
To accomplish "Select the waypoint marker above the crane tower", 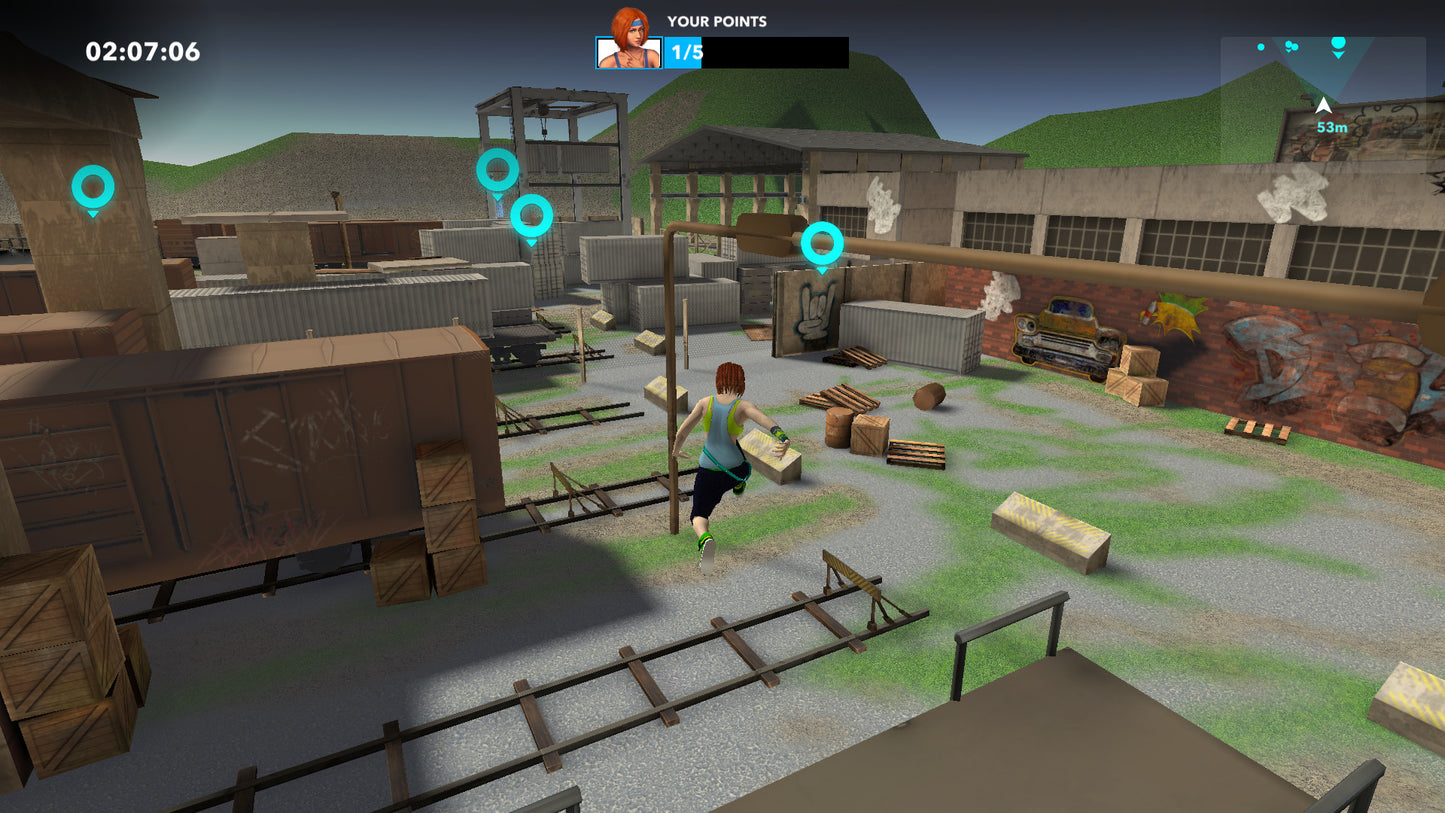I will pos(496,169).
